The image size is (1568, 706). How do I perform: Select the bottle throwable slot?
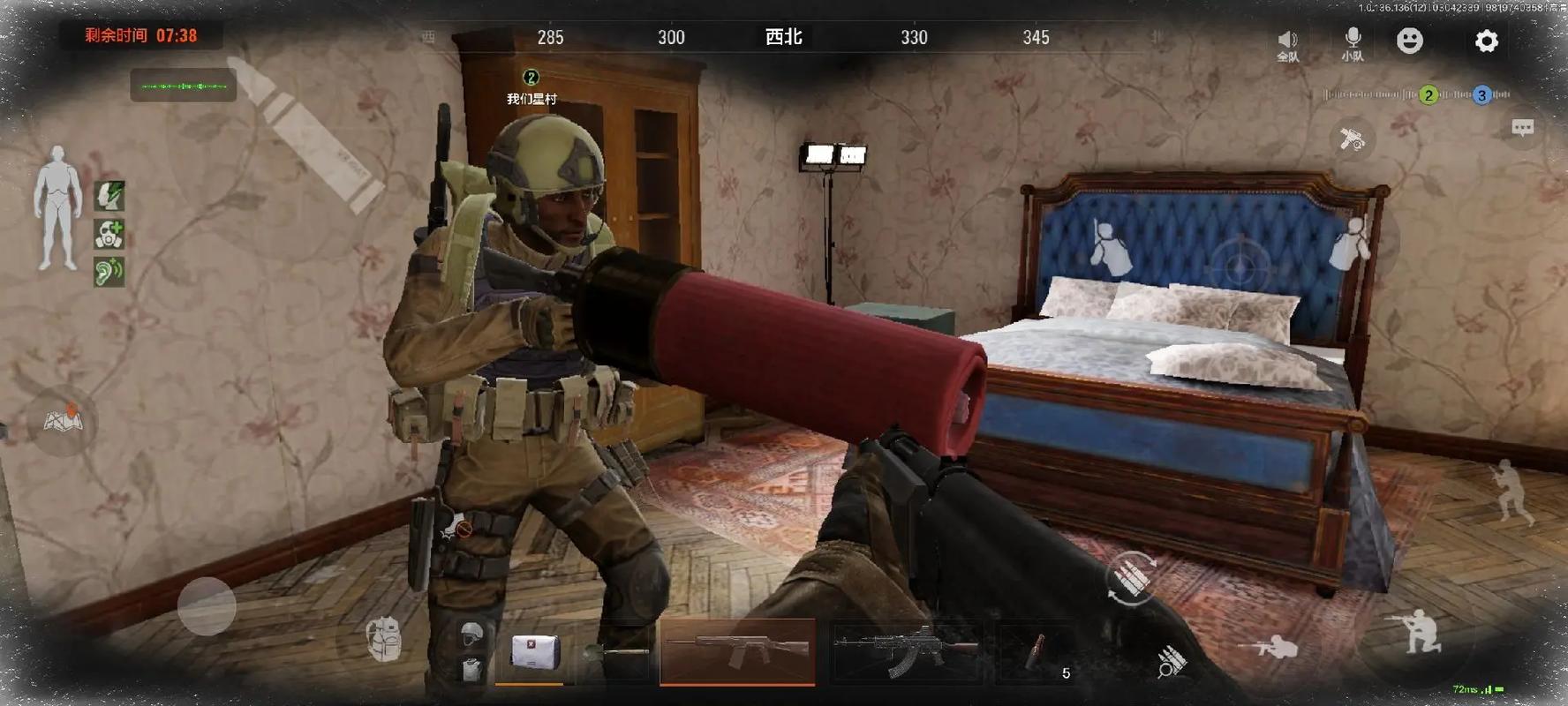(1035, 653)
